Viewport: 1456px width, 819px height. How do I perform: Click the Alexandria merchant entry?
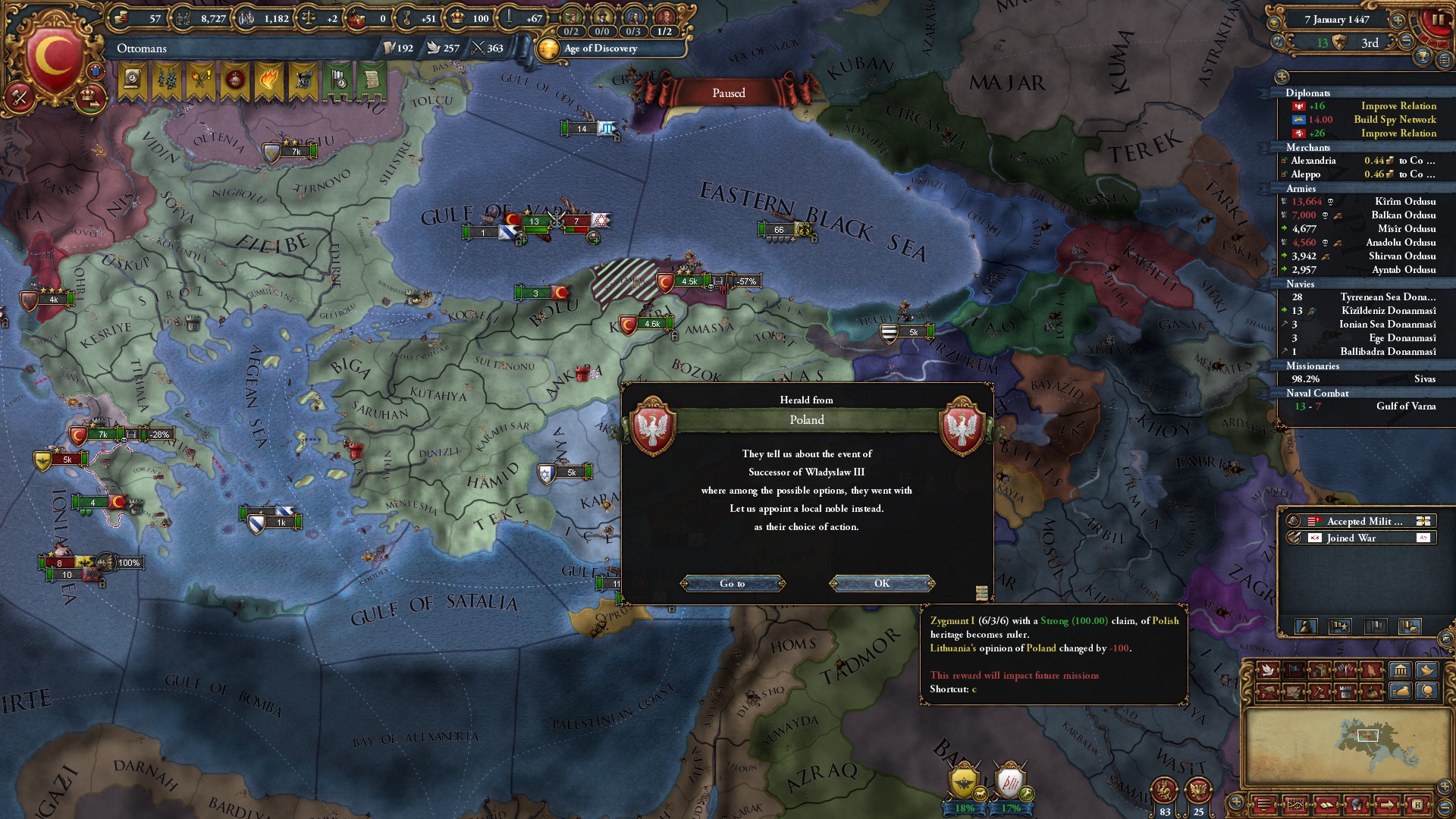point(1313,161)
